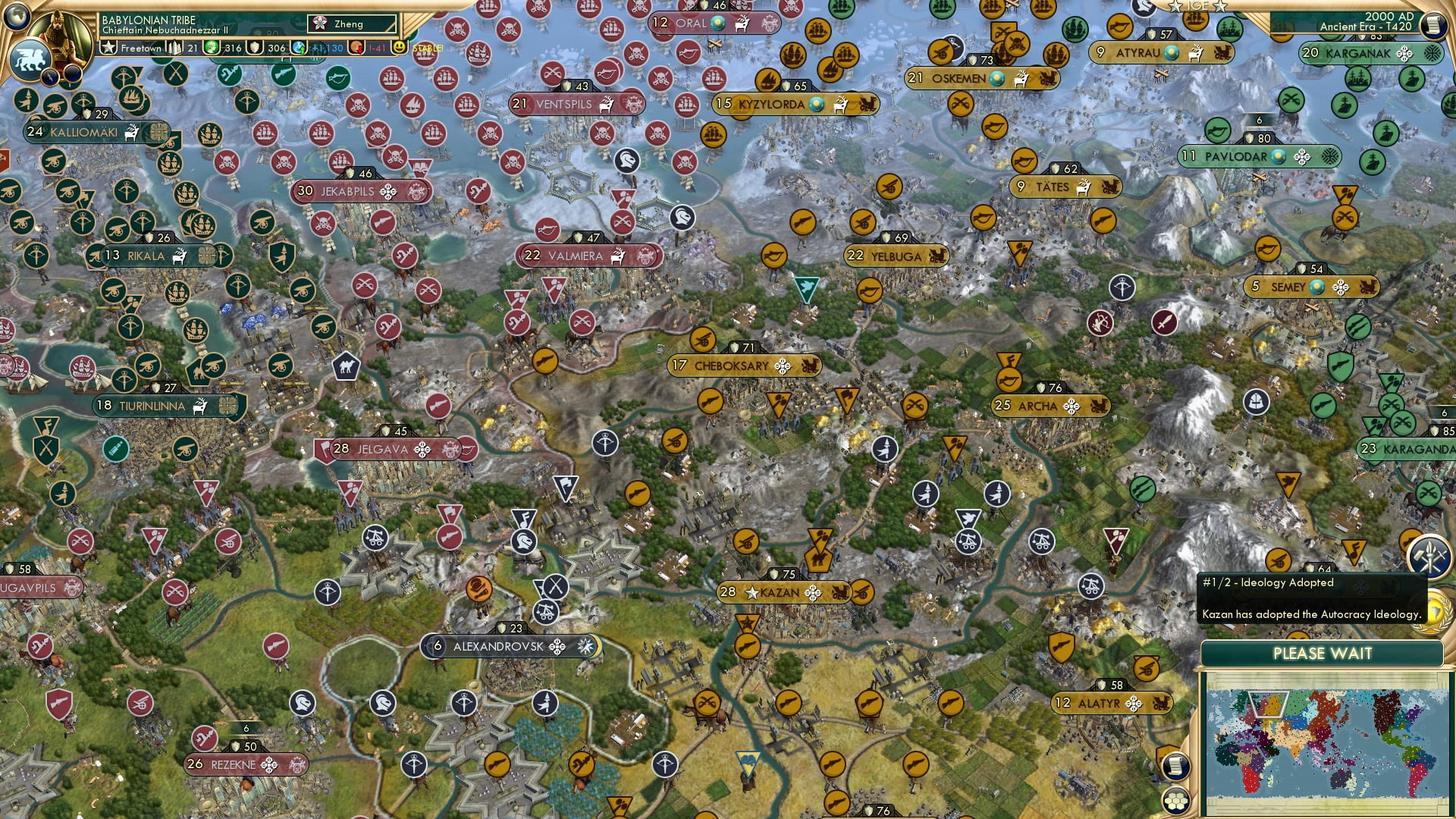
Task: Select Nebuchadnezzar II's leader portrait
Action: (58, 36)
